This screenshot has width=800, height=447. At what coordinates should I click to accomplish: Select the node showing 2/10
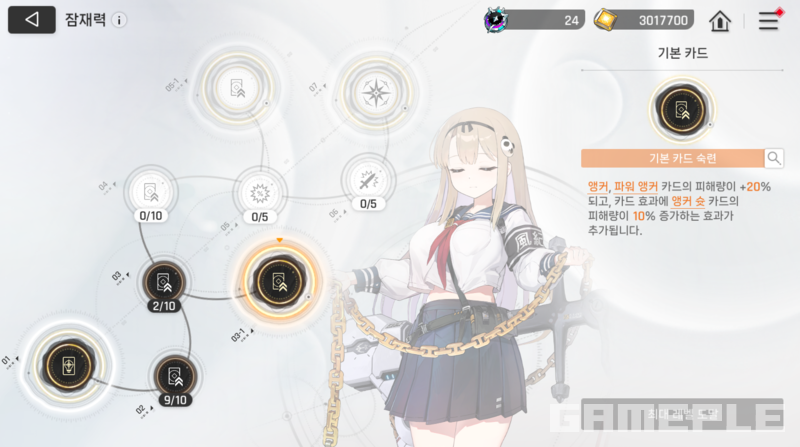(x=162, y=281)
